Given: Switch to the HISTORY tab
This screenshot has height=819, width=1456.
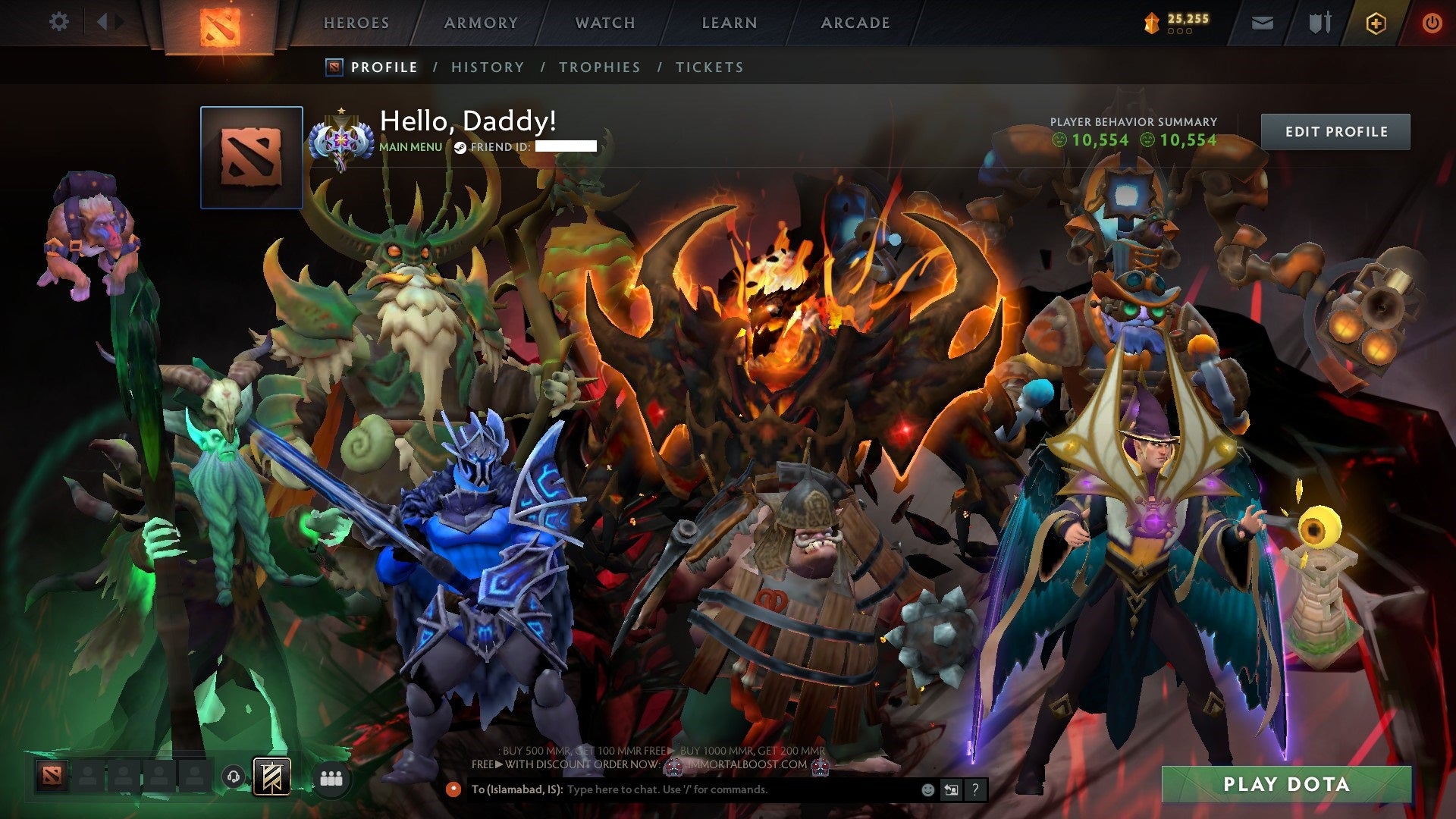Looking at the screenshot, I should (x=487, y=67).
